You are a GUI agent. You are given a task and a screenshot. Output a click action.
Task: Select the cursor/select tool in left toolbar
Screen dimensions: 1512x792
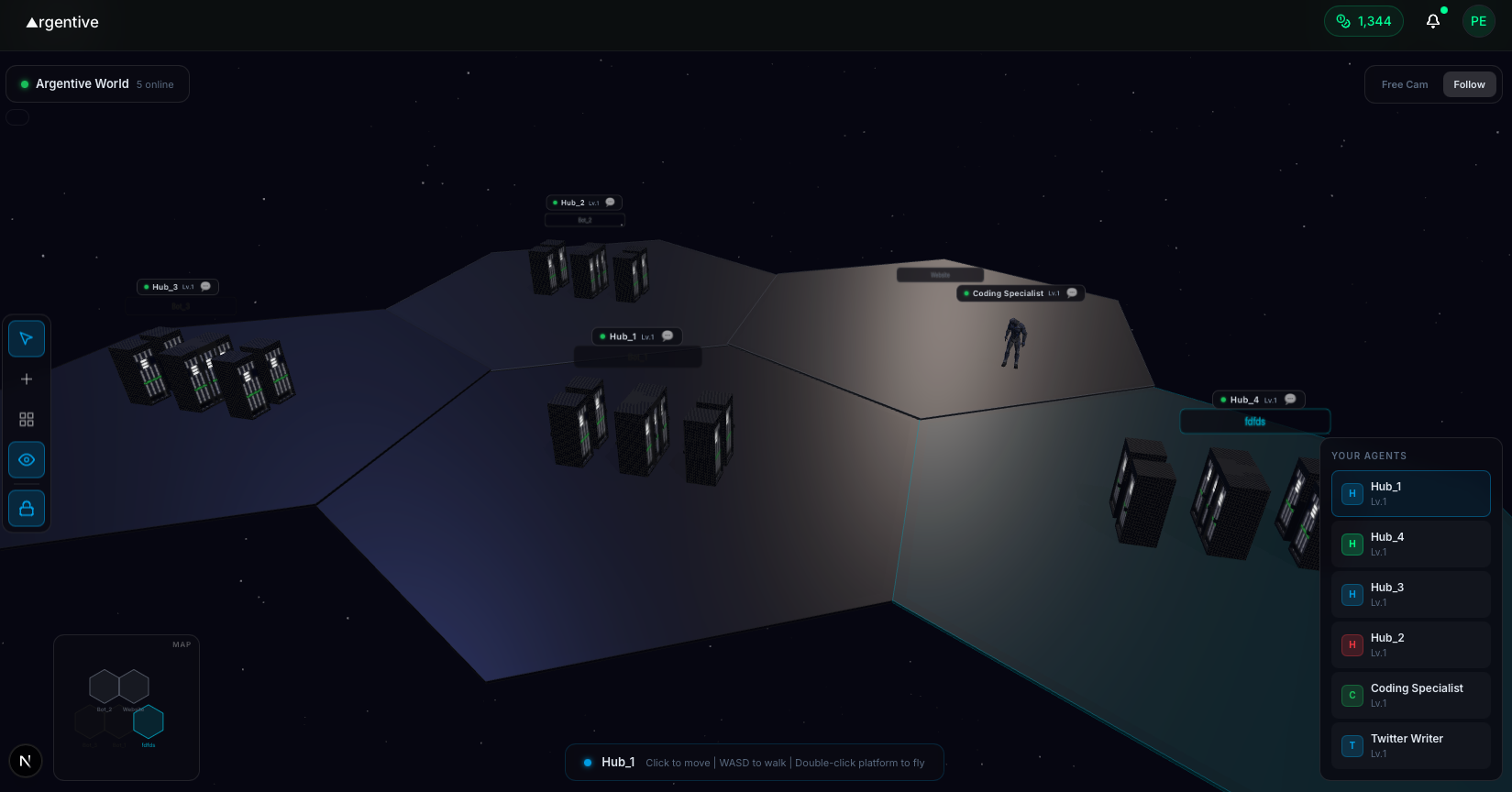[26, 338]
